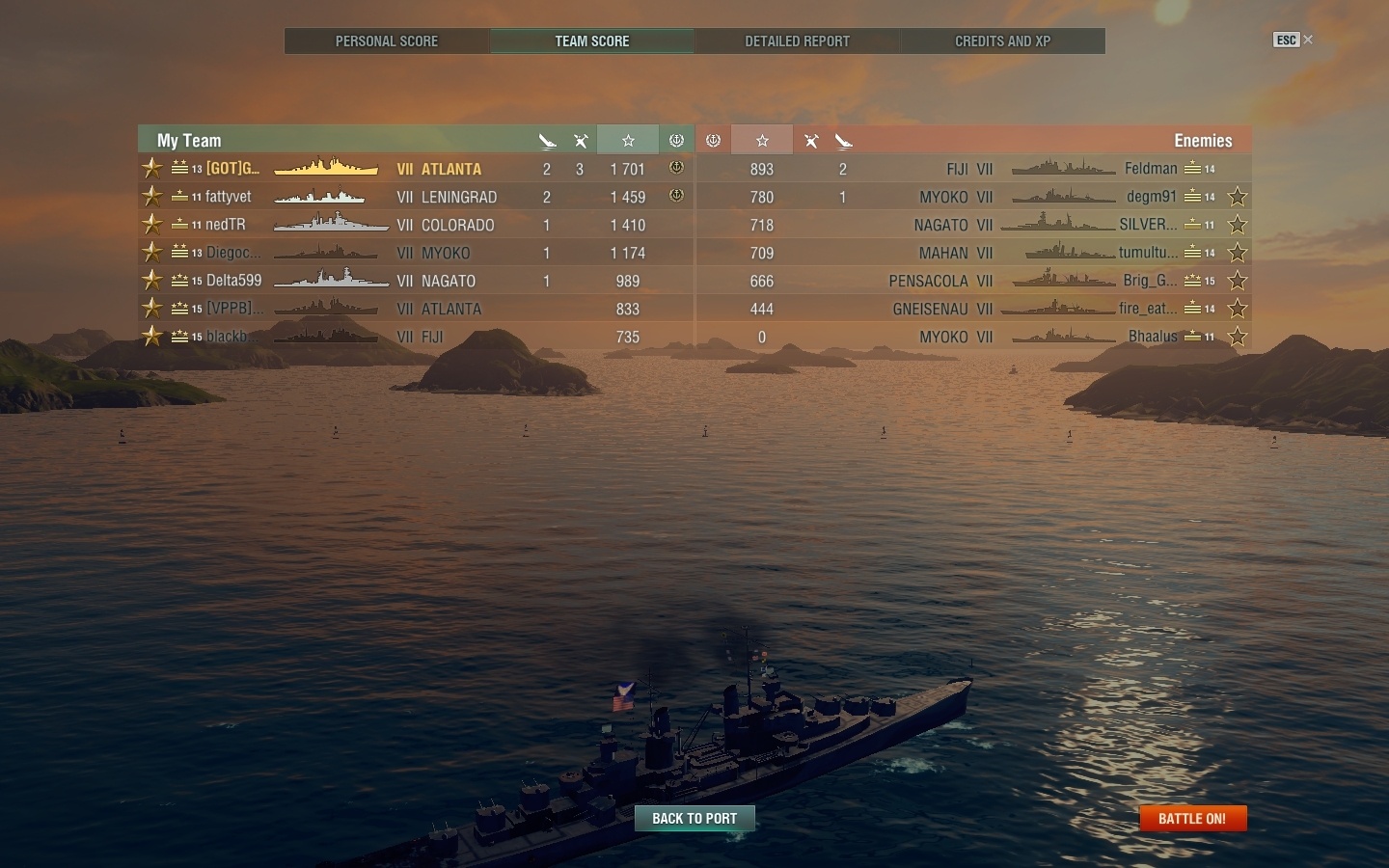
Task: Select enemy Bhaalus's Myoko row
Action: point(974,337)
